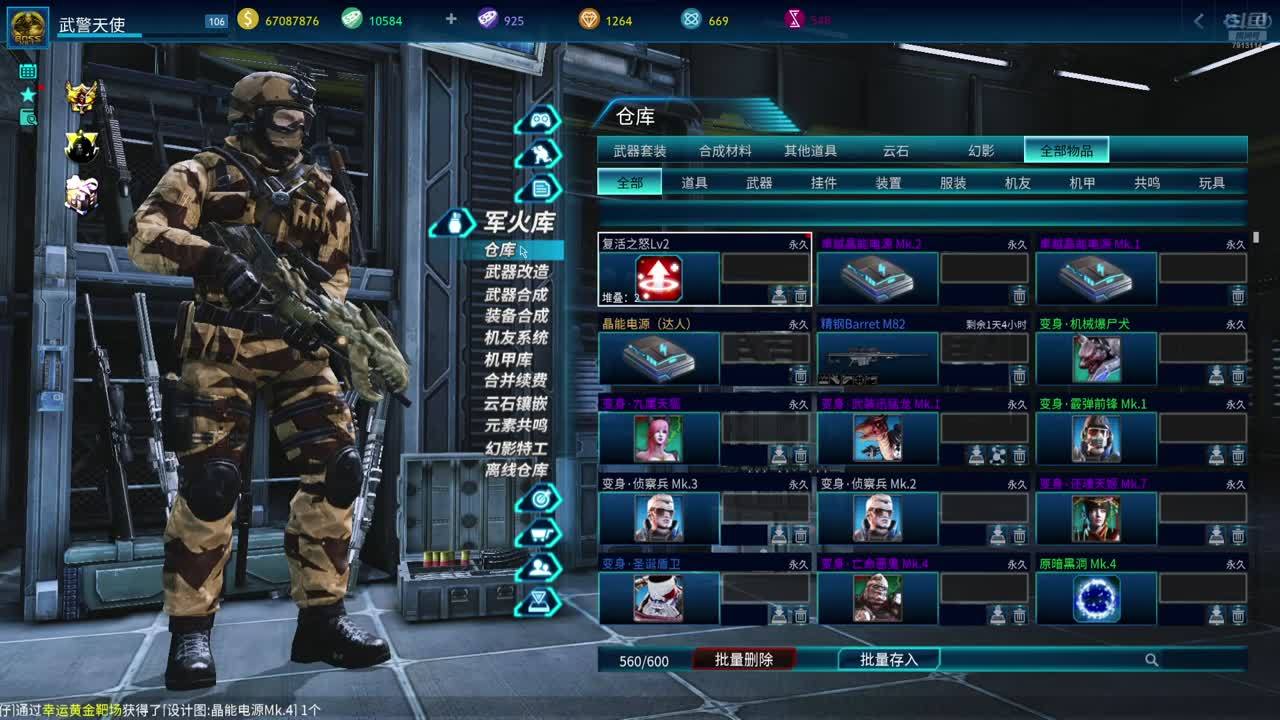
Task: Go to the 离线仓库 entry
Action: tap(516, 470)
